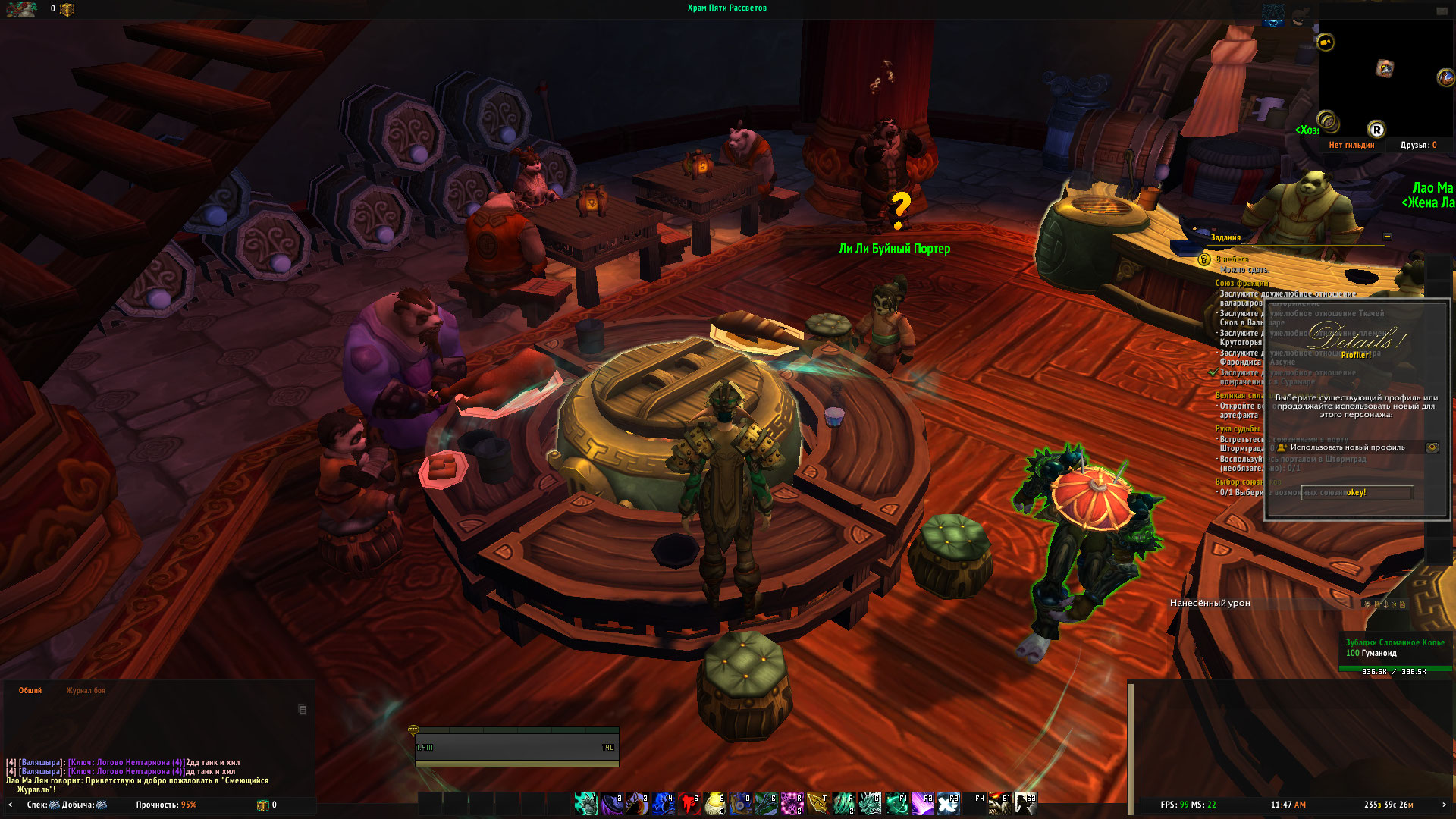
Task: Open the profile dropdown 'Использовать новый профиль'
Action: pyautogui.click(x=1432, y=447)
